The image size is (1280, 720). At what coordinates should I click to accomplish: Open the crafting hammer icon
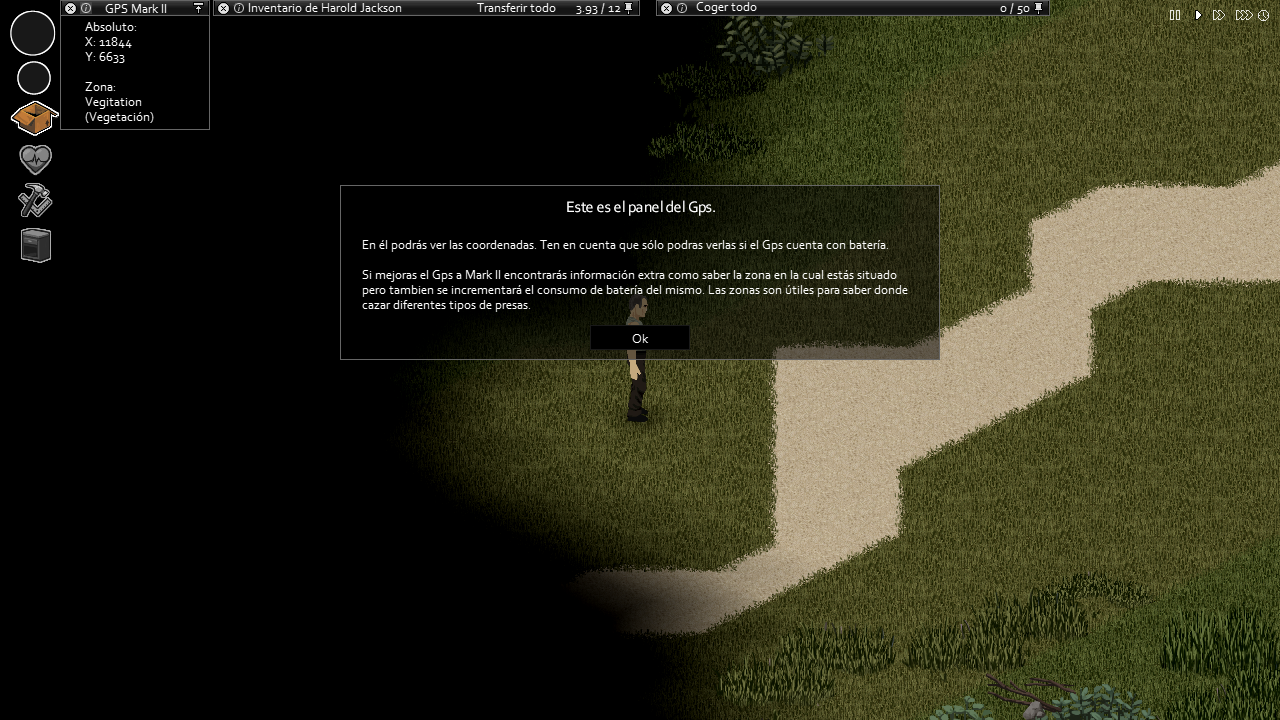33,201
